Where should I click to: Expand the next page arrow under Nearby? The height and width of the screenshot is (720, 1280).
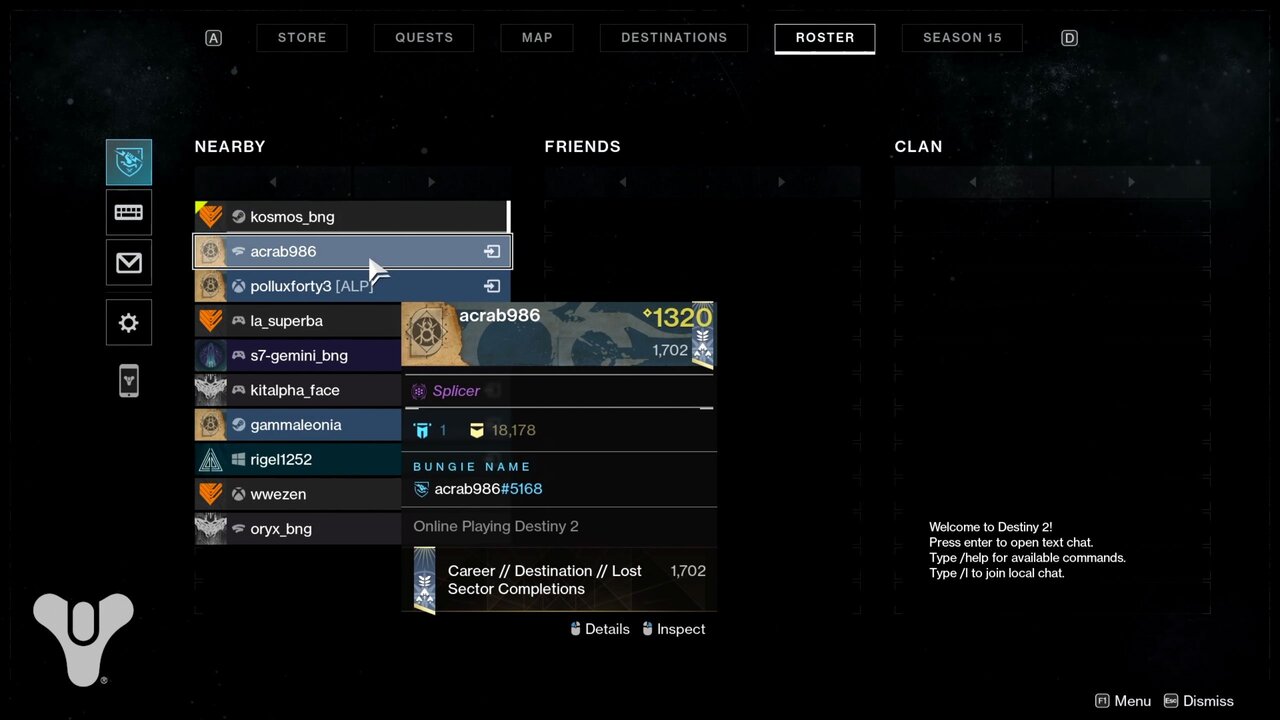point(430,181)
